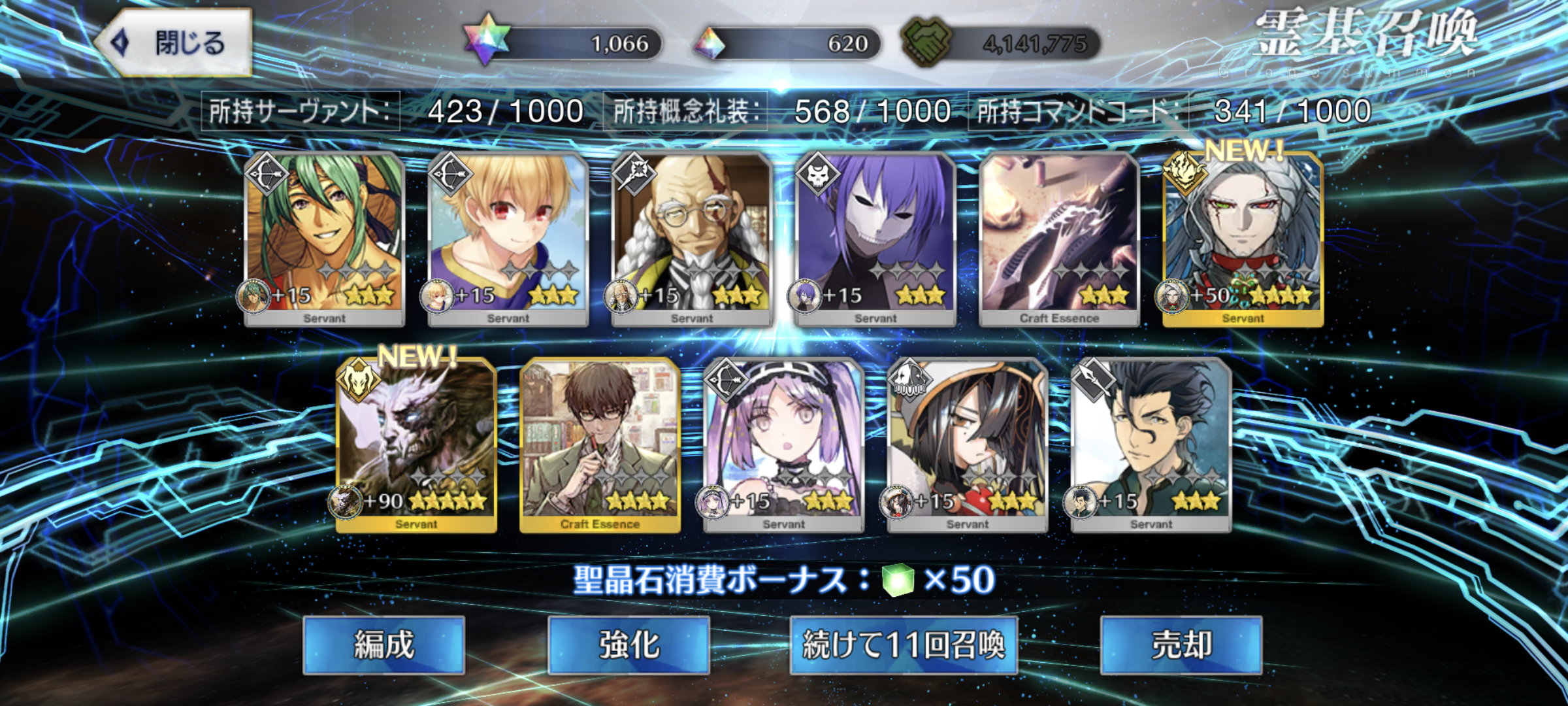Open the 売却 sell button
1568x706 pixels.
coord(1181,645)
